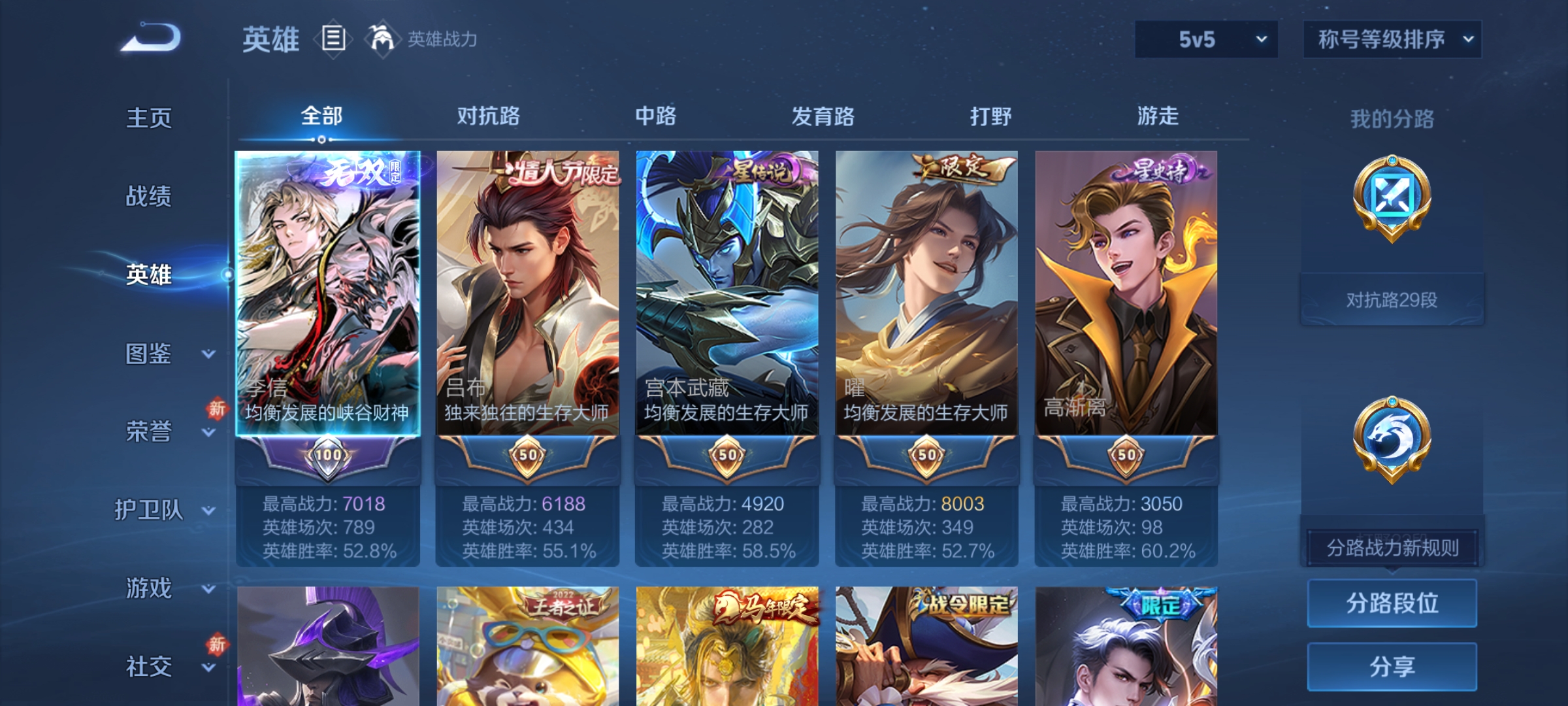Open the hero list view icon beside 英雄
The width and height of the screenshot is (1568, 706).
click(x=333, y=39)
